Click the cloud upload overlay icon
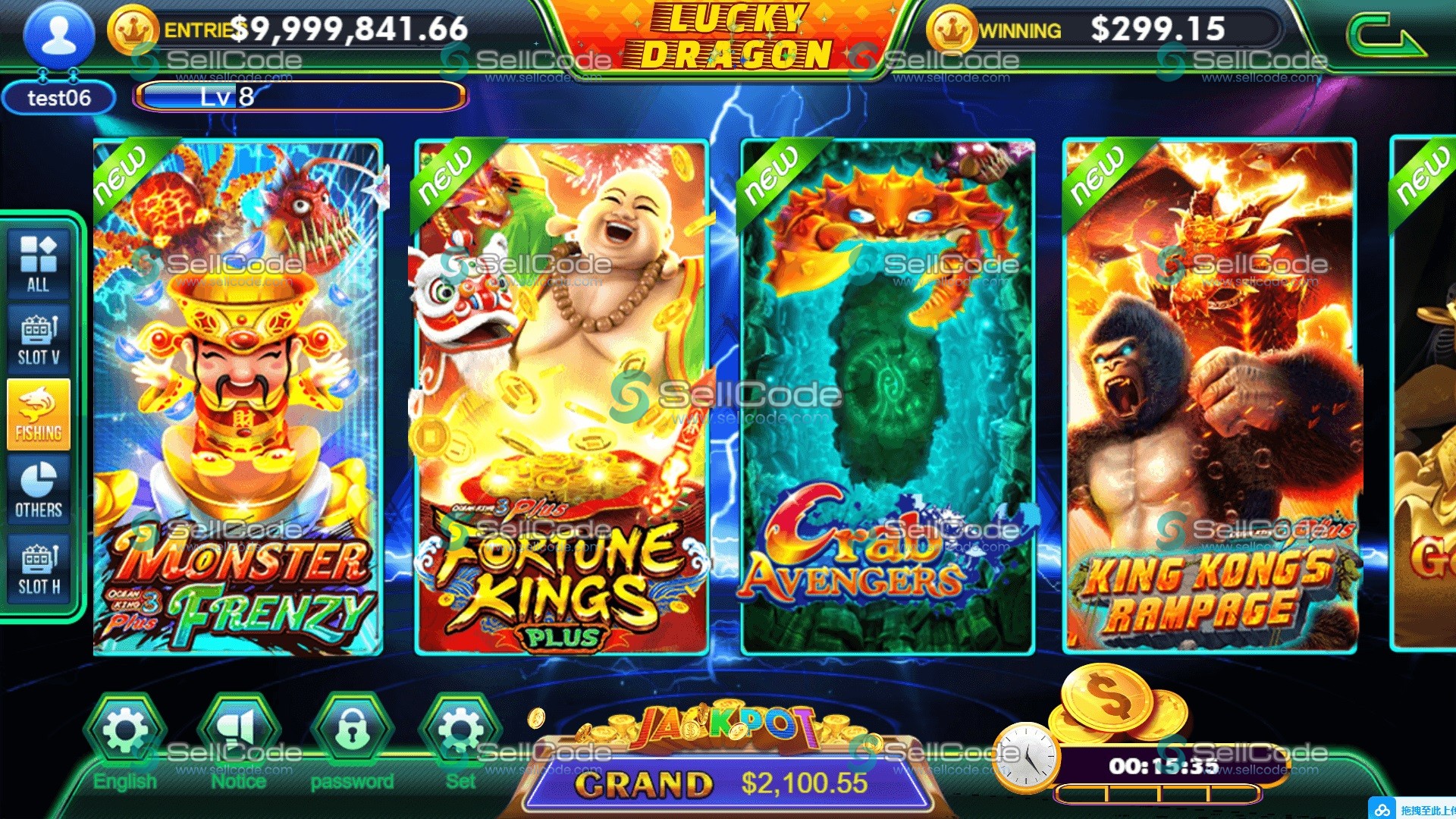The width and height of the screenshot is (1456, 819). [1382, 810]
